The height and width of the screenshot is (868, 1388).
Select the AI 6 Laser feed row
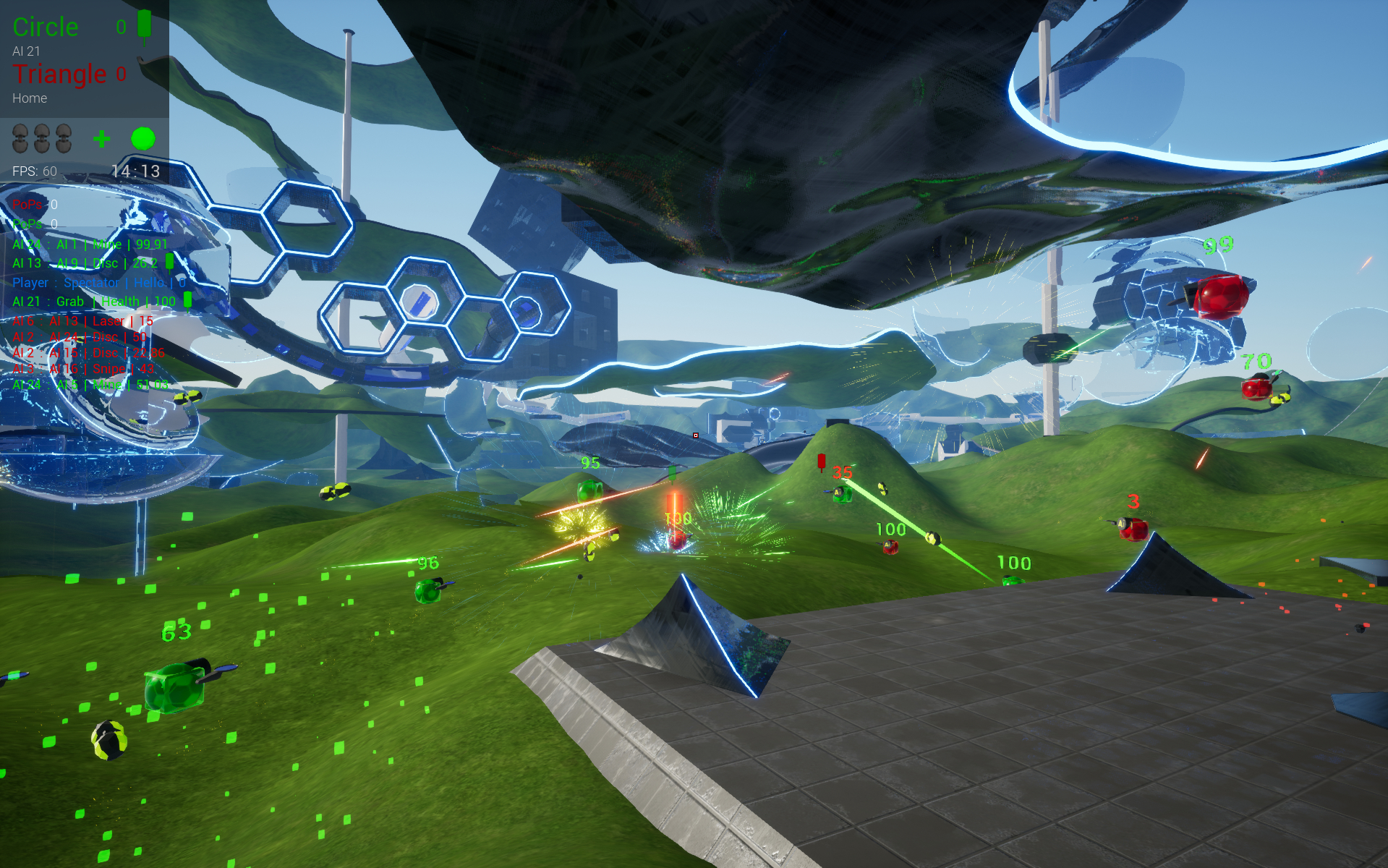[82, 320]
